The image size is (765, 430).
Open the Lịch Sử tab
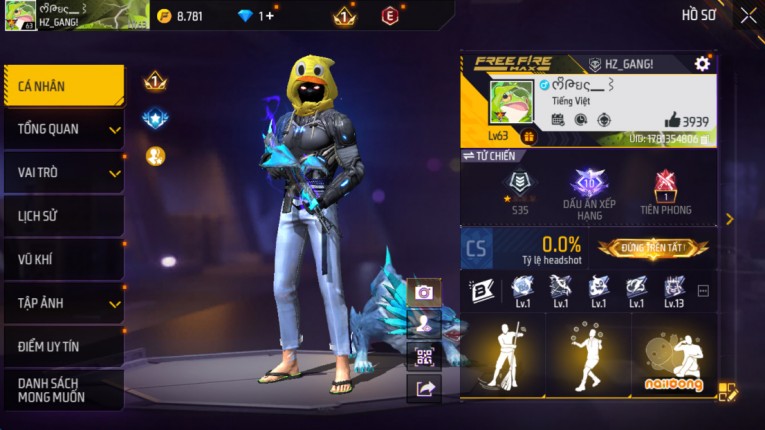63,216
